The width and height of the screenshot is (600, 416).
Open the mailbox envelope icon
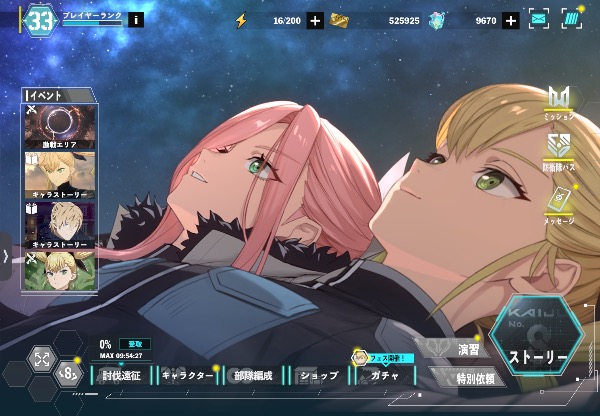point(539,19)
